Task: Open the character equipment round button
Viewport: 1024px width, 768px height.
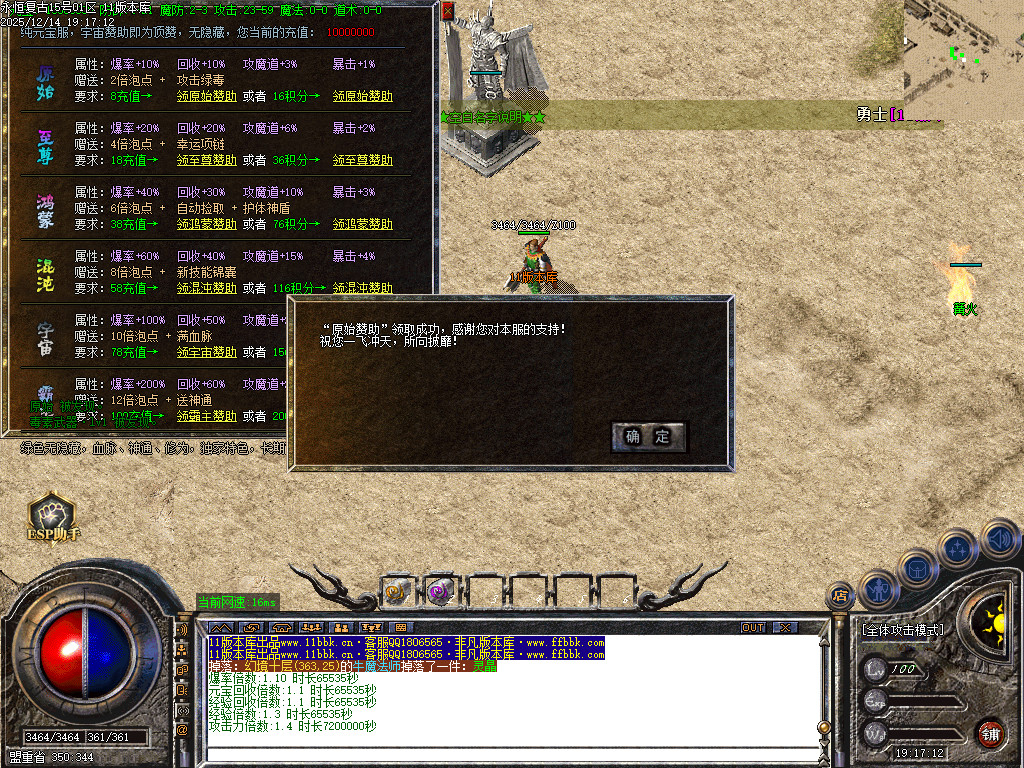Action: pos(878,588)
